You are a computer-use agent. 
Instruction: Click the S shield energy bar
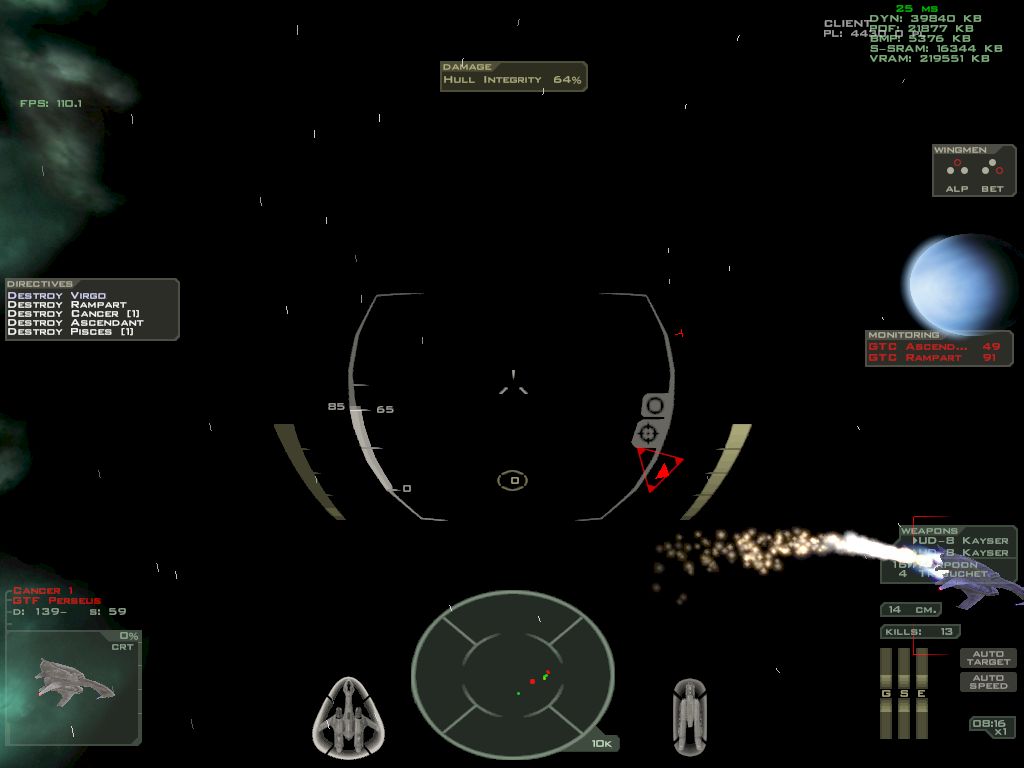pyautogui.click(x=903, y=693)
